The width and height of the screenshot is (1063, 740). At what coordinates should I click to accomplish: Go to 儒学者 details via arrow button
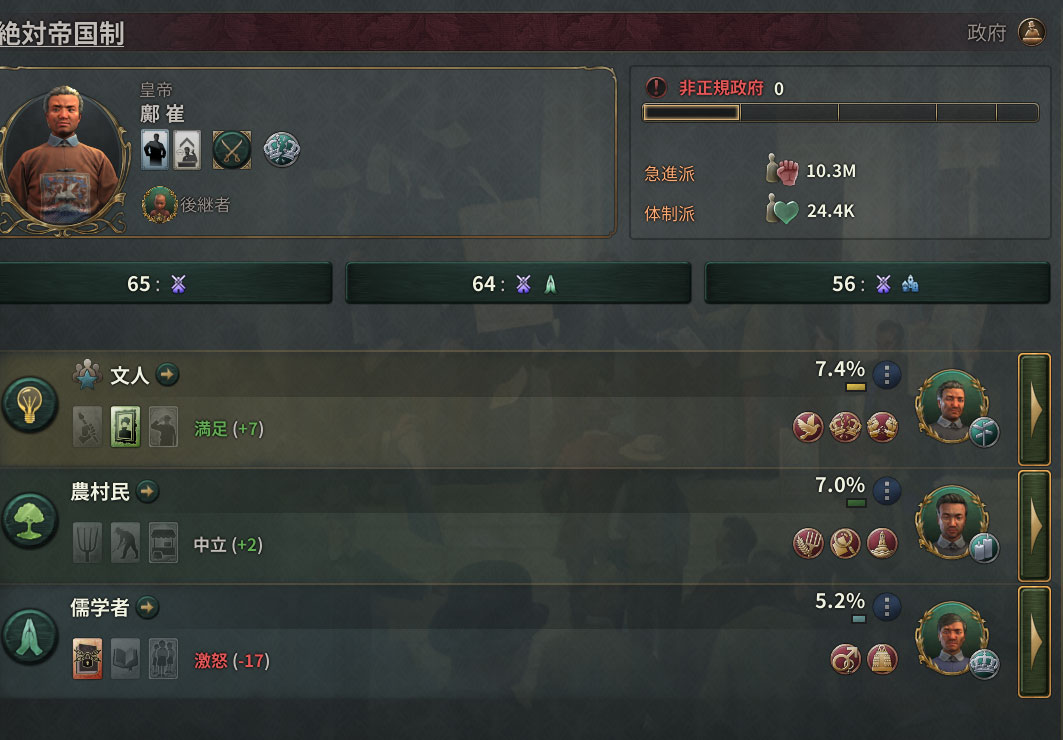[x=148, y=607]
